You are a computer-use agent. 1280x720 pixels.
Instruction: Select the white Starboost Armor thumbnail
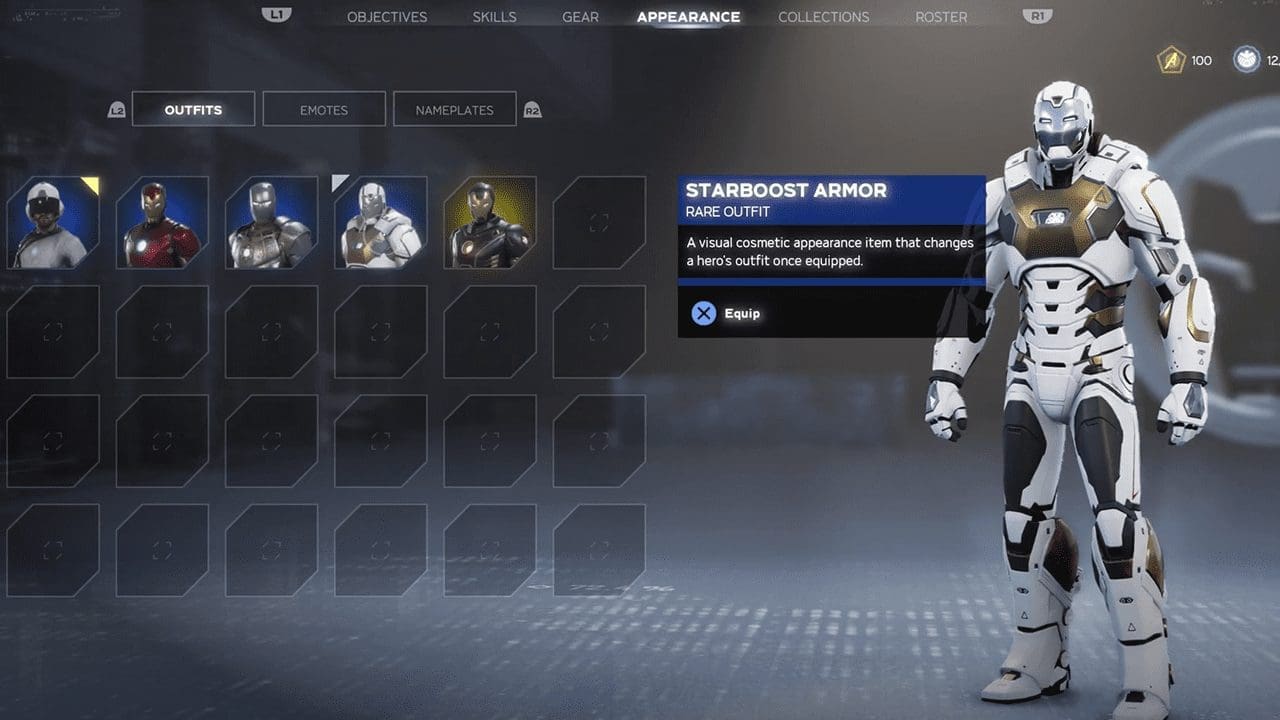pyautogui.click(x=381, y=223)
